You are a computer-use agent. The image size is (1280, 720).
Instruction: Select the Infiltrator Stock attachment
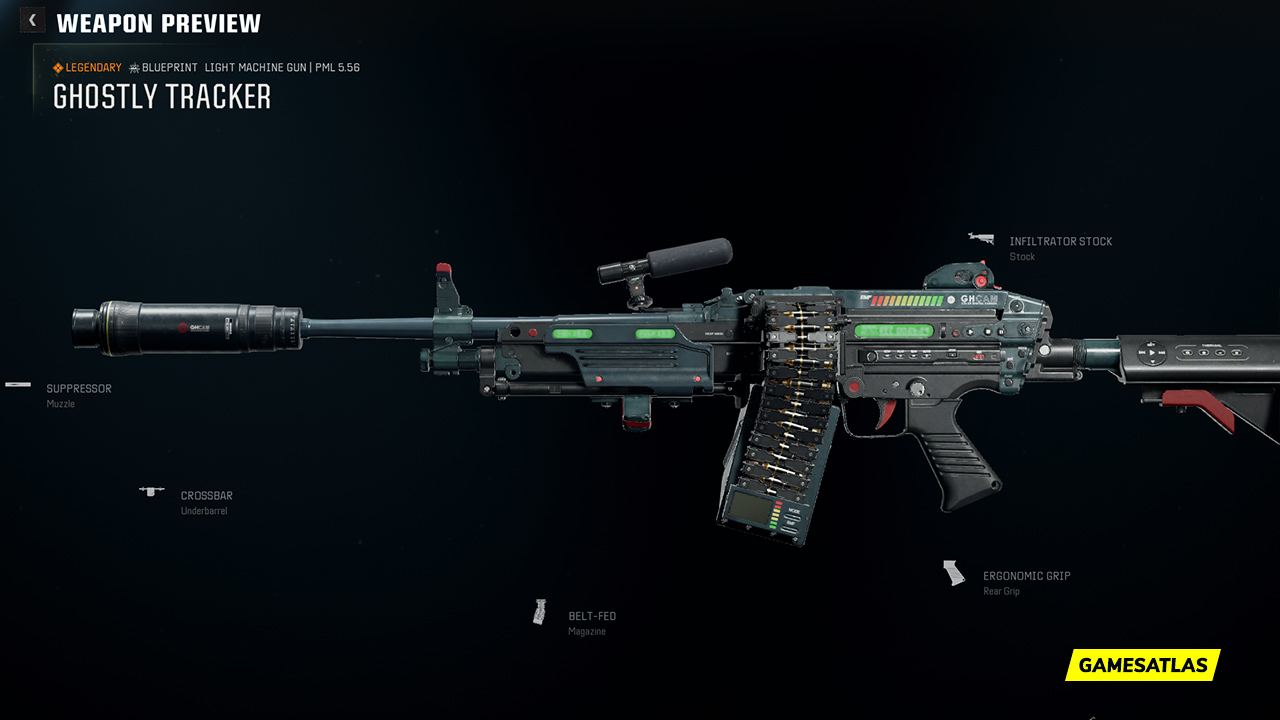[x=1060, y=242]
